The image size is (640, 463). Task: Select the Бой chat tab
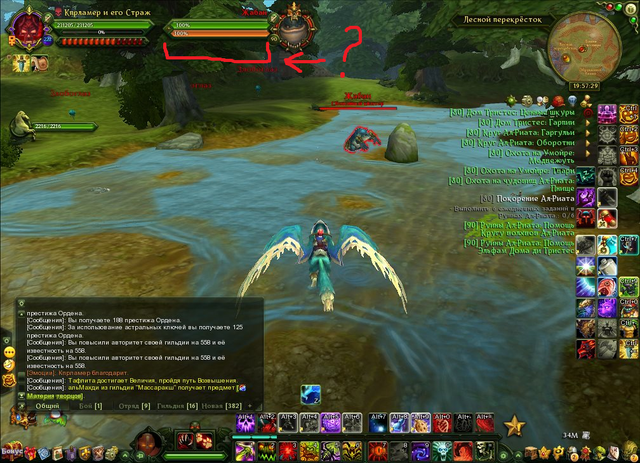(x=92, y=405)
